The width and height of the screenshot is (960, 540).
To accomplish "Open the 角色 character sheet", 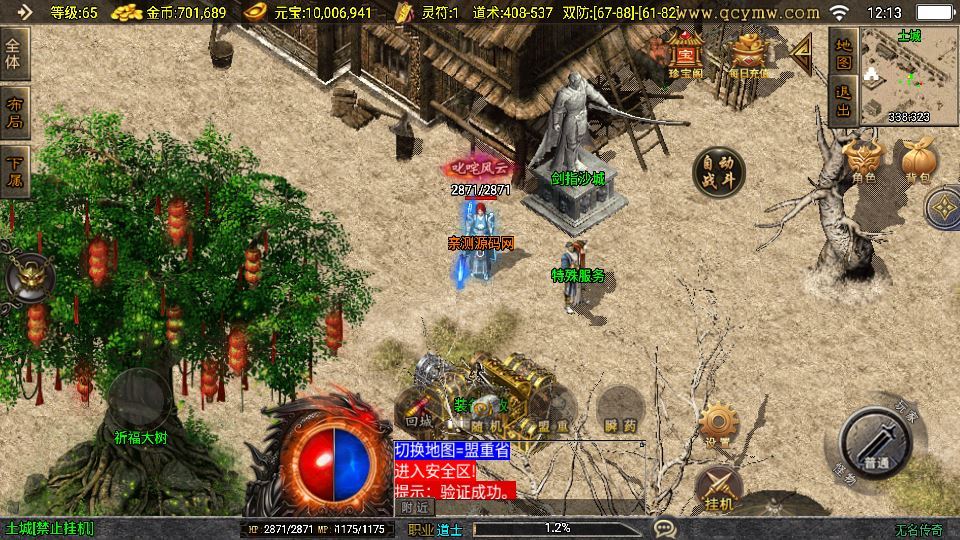I will click(864, 160).
